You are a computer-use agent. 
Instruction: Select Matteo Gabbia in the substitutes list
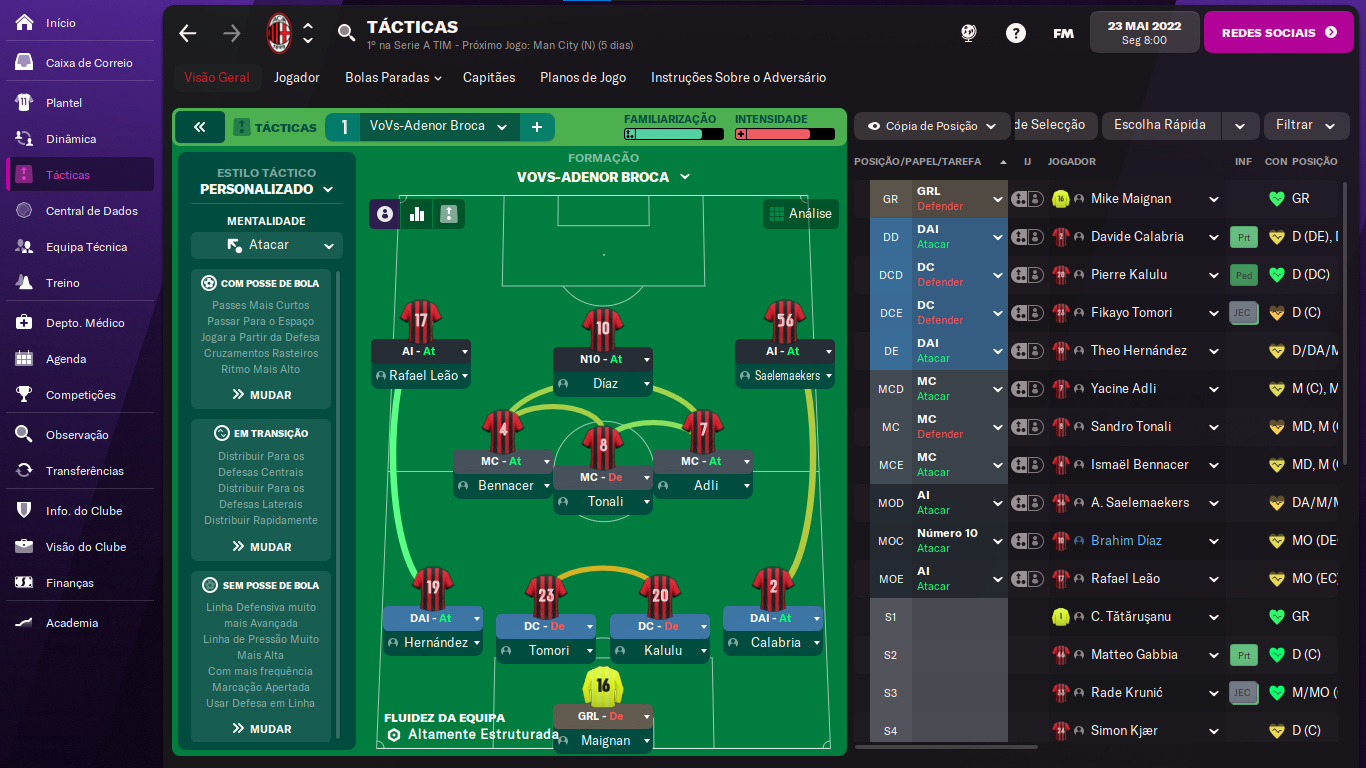[1133, 655]
